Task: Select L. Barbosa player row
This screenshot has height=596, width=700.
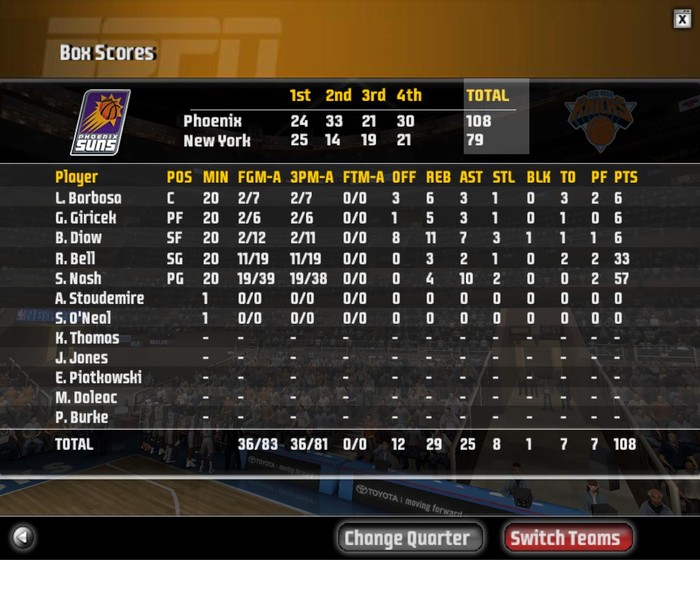Action: pos(88,198)
